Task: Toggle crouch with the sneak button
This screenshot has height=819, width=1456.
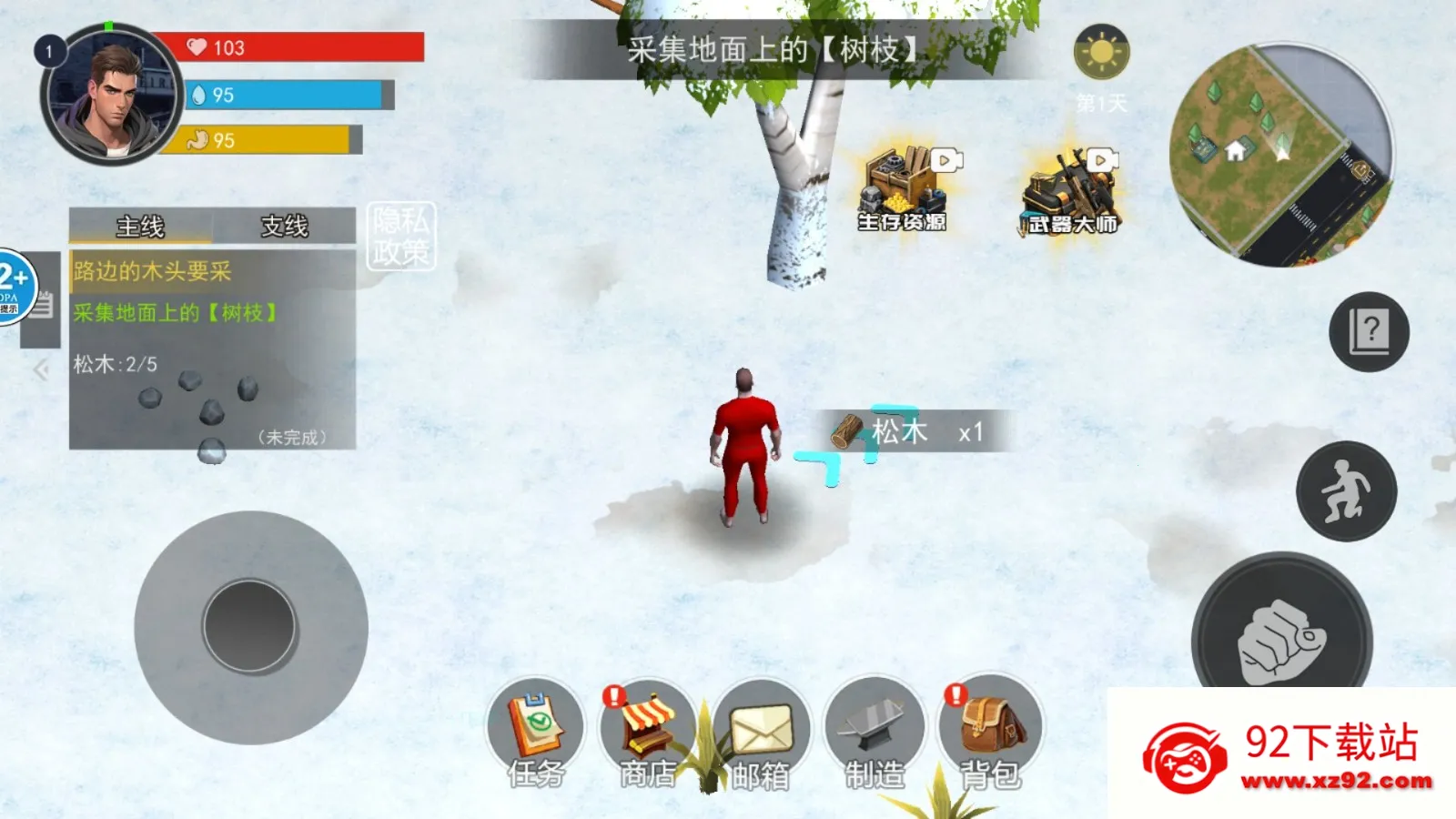Action: [1346, 490]
